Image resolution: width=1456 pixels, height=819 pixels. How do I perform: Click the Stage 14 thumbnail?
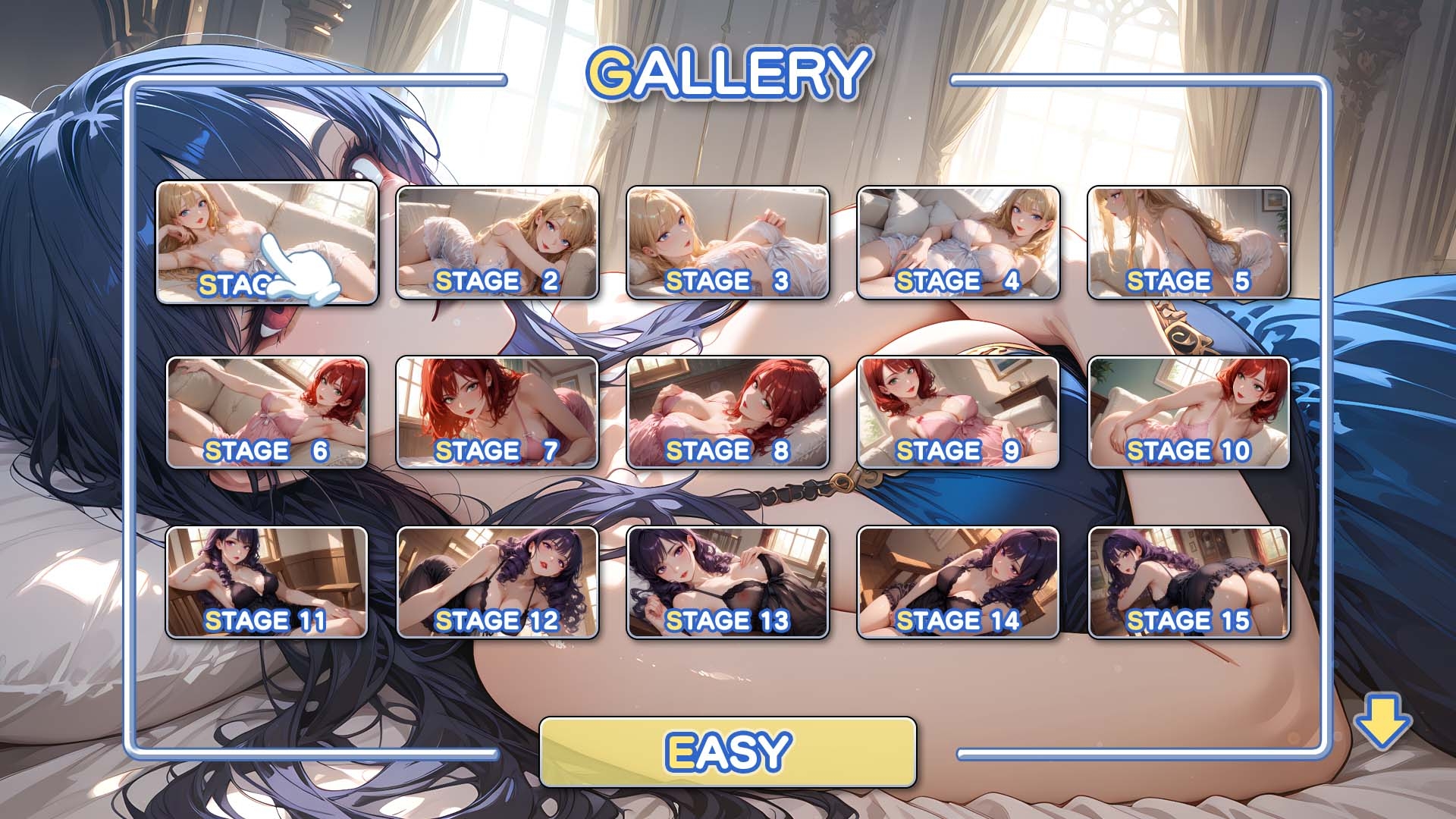959,582
